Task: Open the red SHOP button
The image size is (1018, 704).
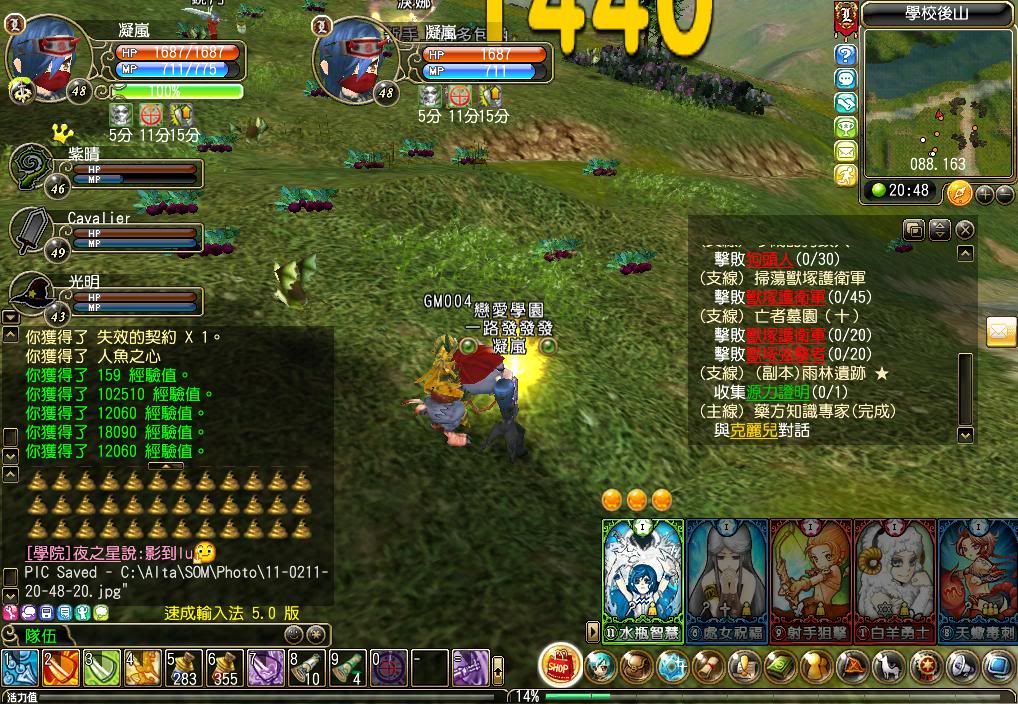Action: click(x=559, y=664)
